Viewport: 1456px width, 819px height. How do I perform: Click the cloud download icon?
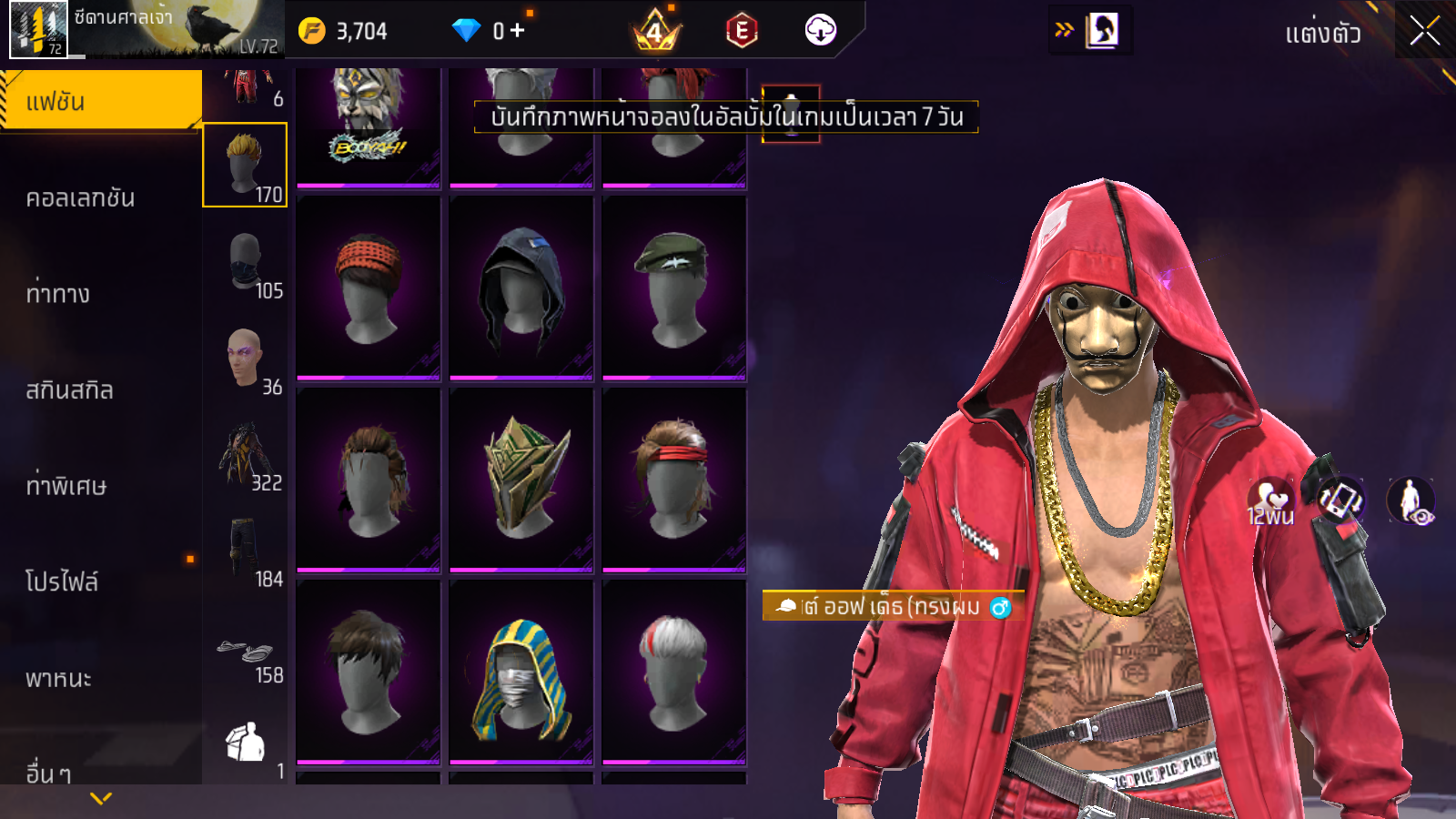(x=820, y=31)
